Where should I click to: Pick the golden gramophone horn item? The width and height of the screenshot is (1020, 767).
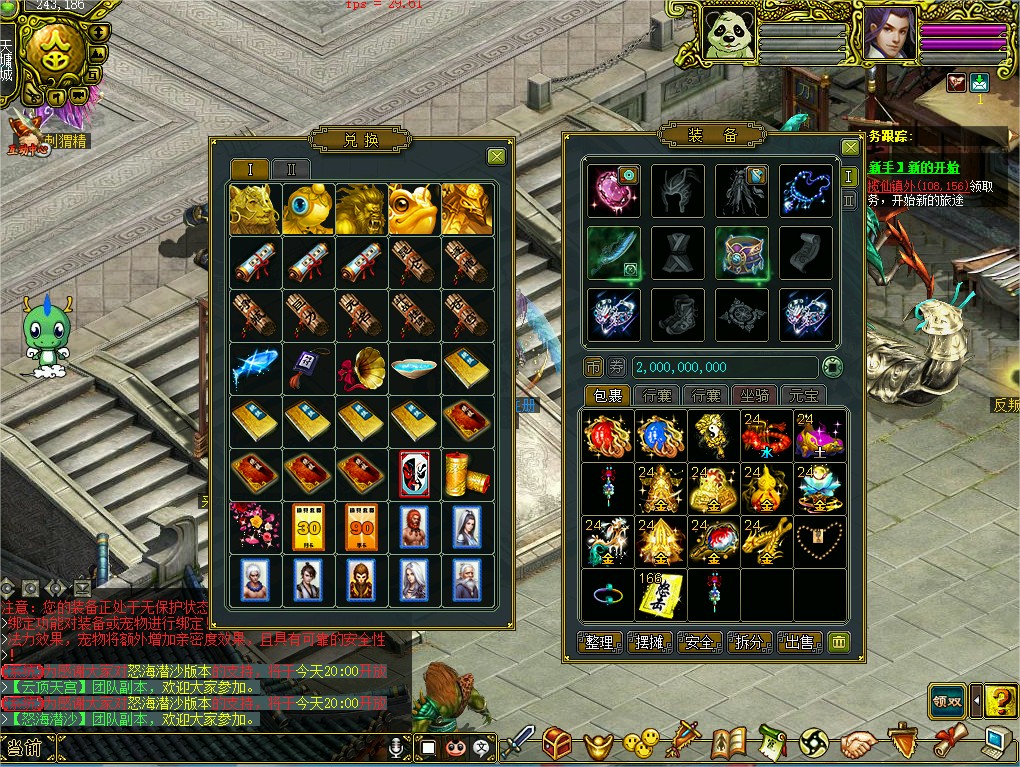point(361,368)
